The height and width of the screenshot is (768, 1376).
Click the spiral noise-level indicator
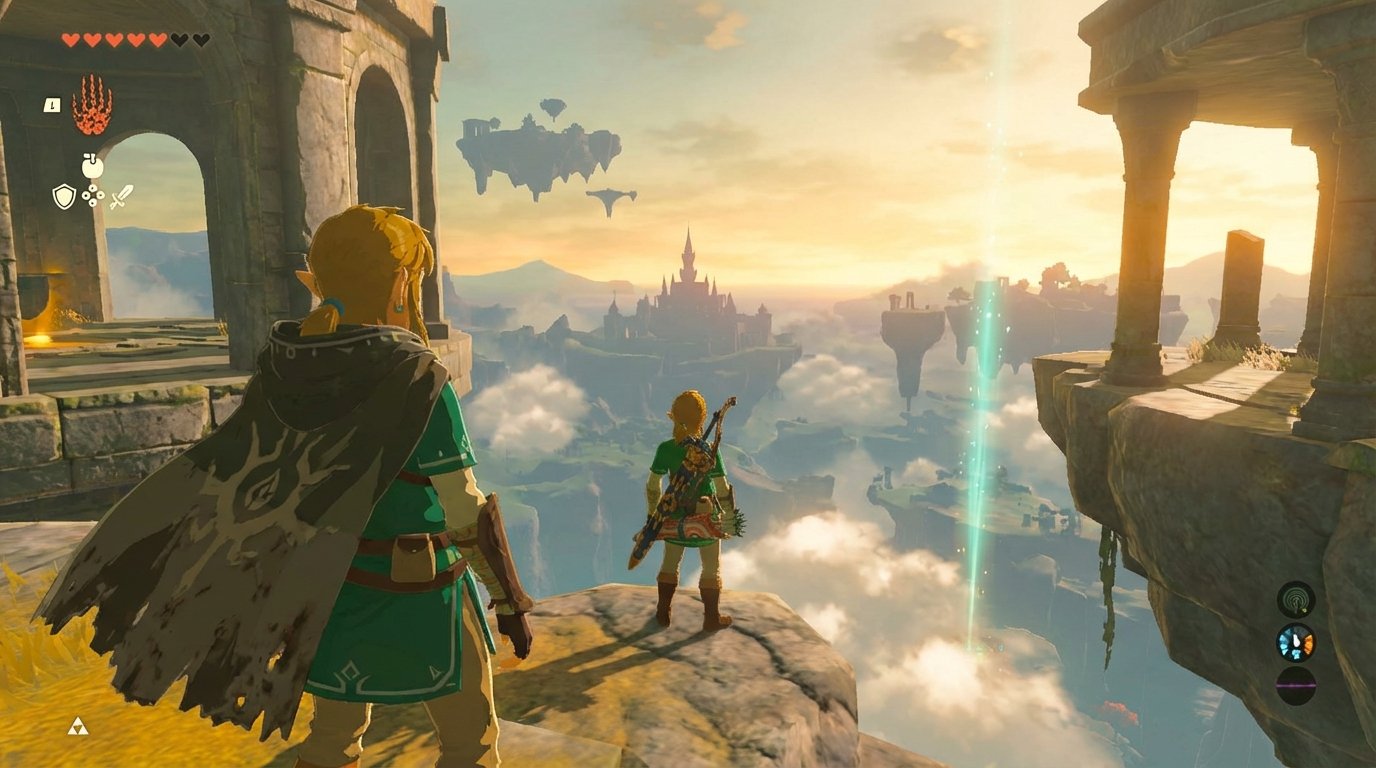click(x=1294, y=599)
